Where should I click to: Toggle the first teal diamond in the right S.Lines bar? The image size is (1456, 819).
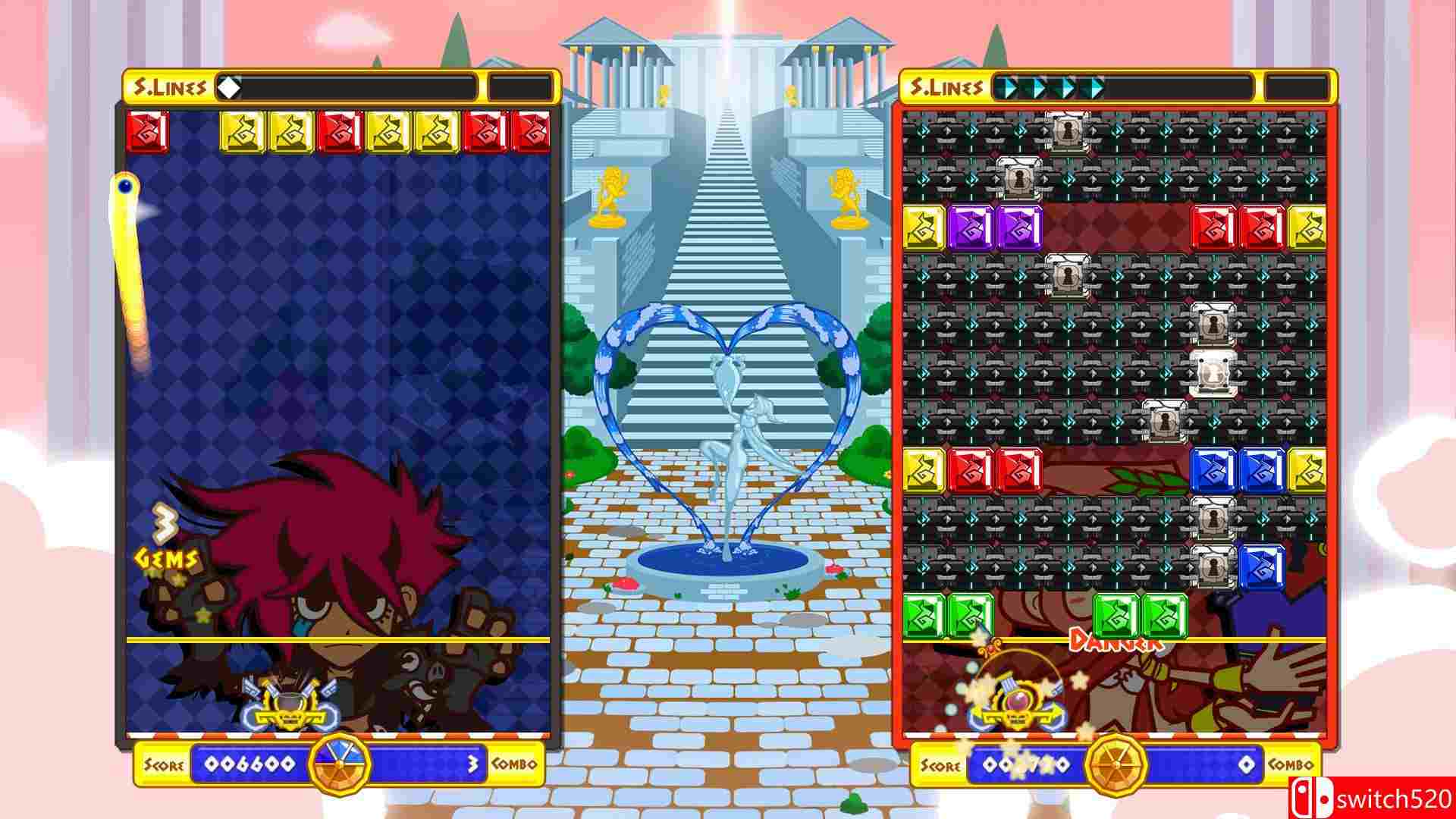1009,86
